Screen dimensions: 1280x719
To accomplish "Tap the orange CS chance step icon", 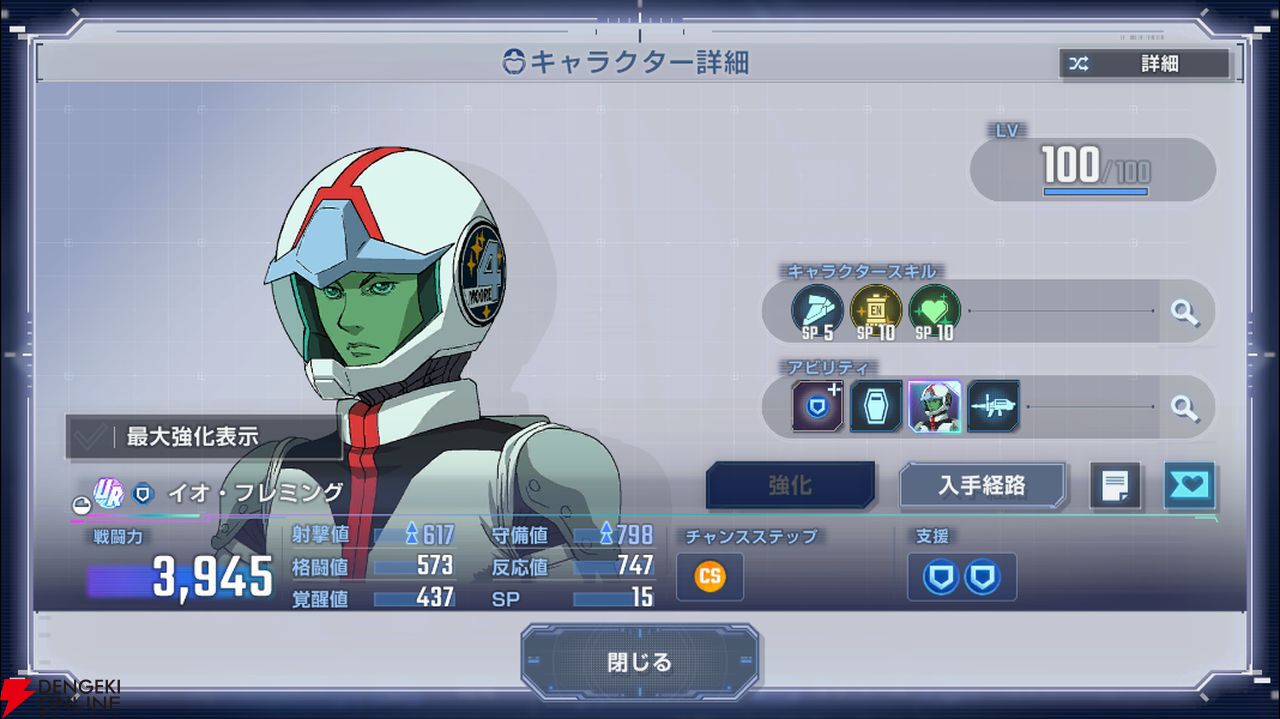I will pyautogui.click(x=710, y=577).
